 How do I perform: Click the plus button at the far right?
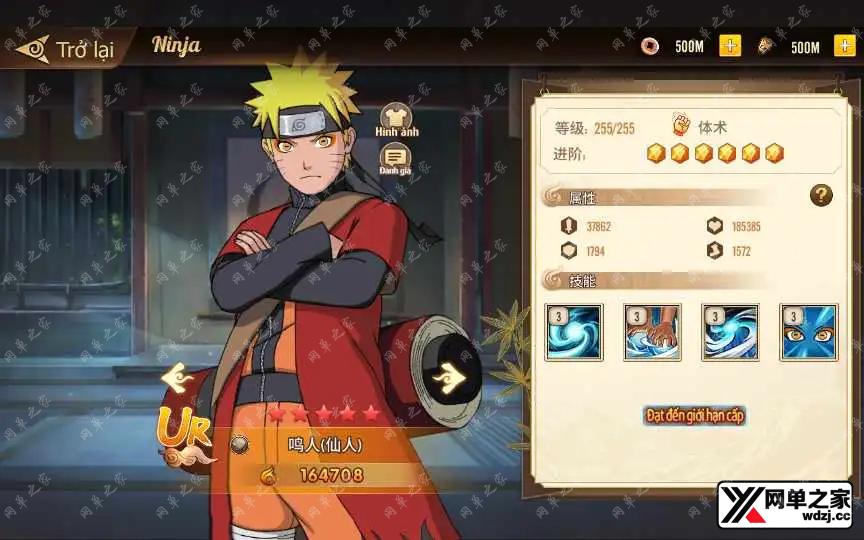[x=846, y=46]
